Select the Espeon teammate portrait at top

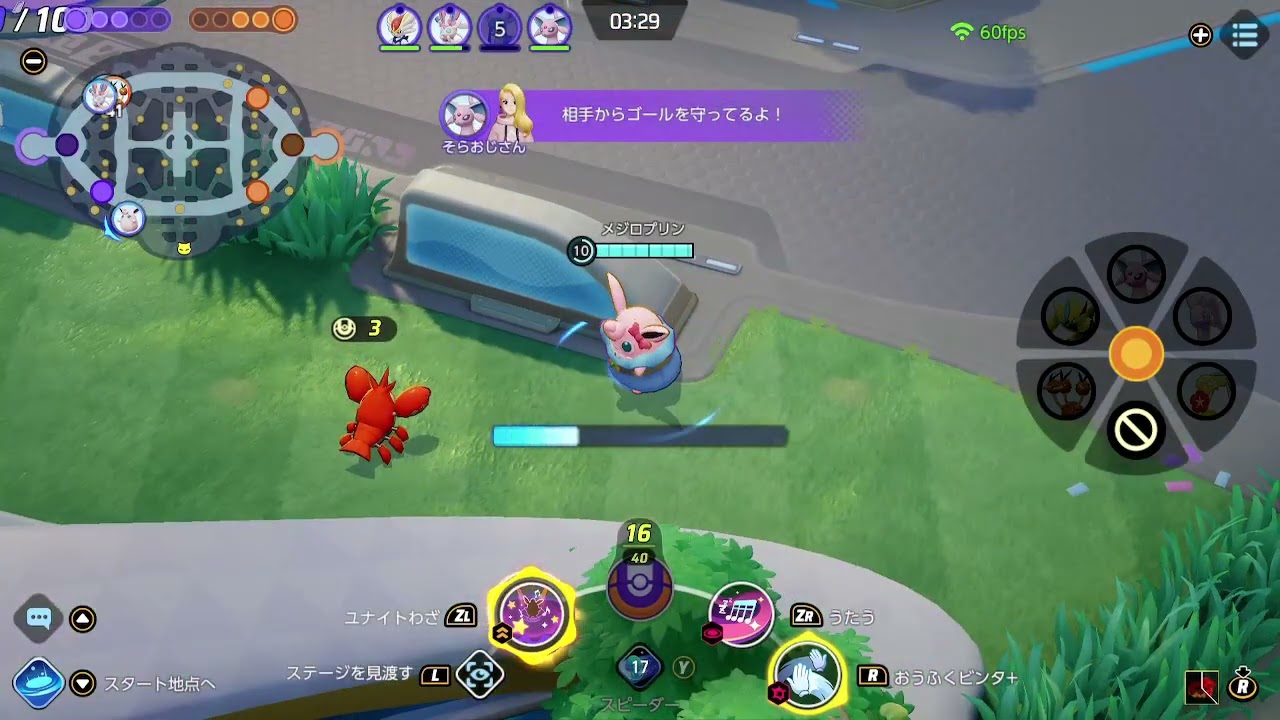548,27
